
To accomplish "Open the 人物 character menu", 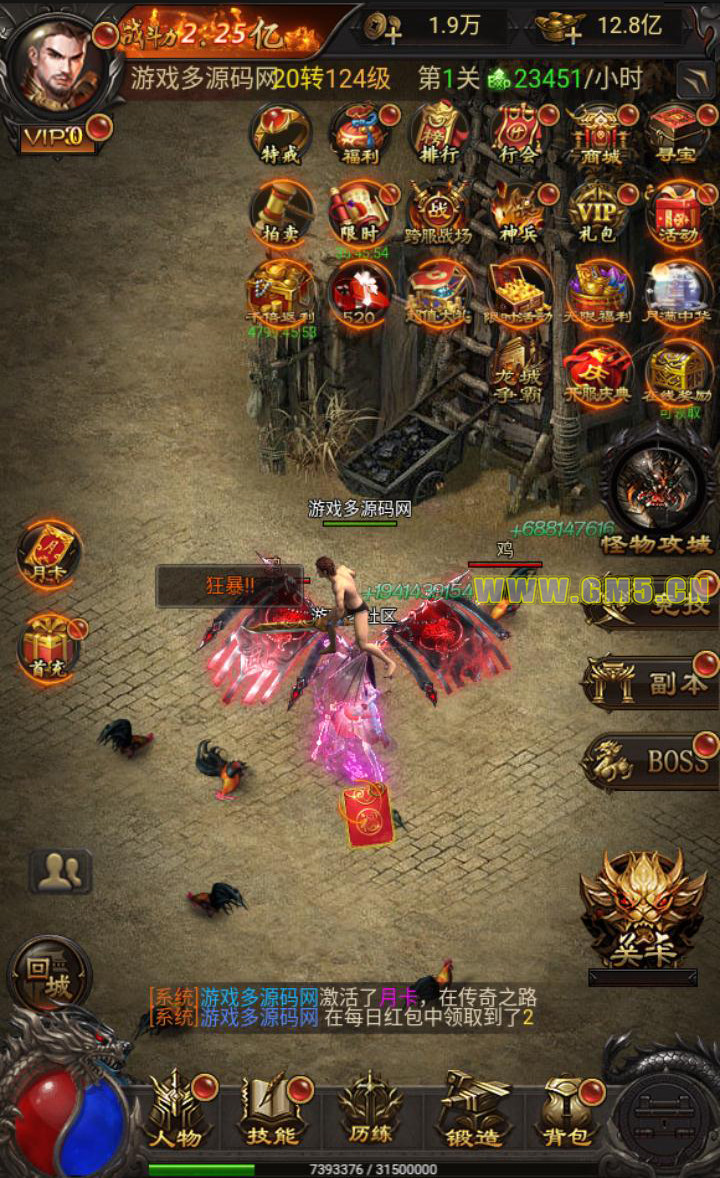I will (x=177, y=1110).
